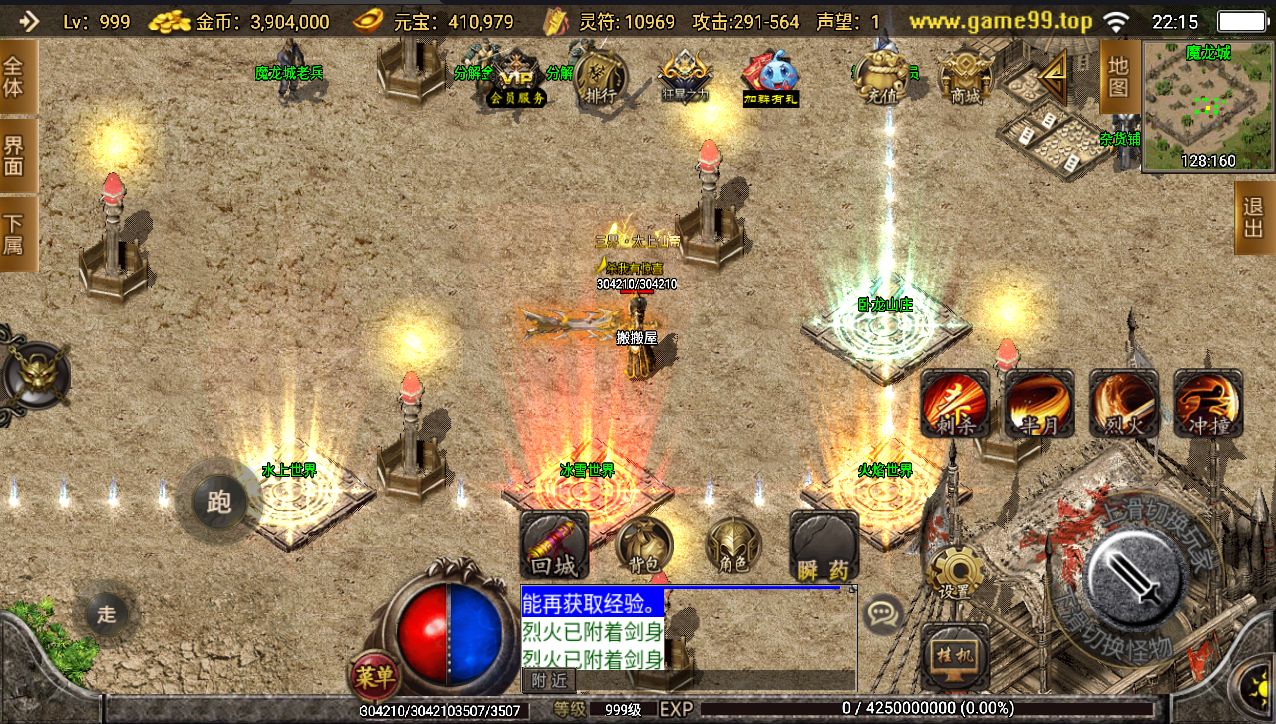Screen dimensions: 1276x724
Task: Open the red 菜单 menu button
Action: tap(373, 677)
